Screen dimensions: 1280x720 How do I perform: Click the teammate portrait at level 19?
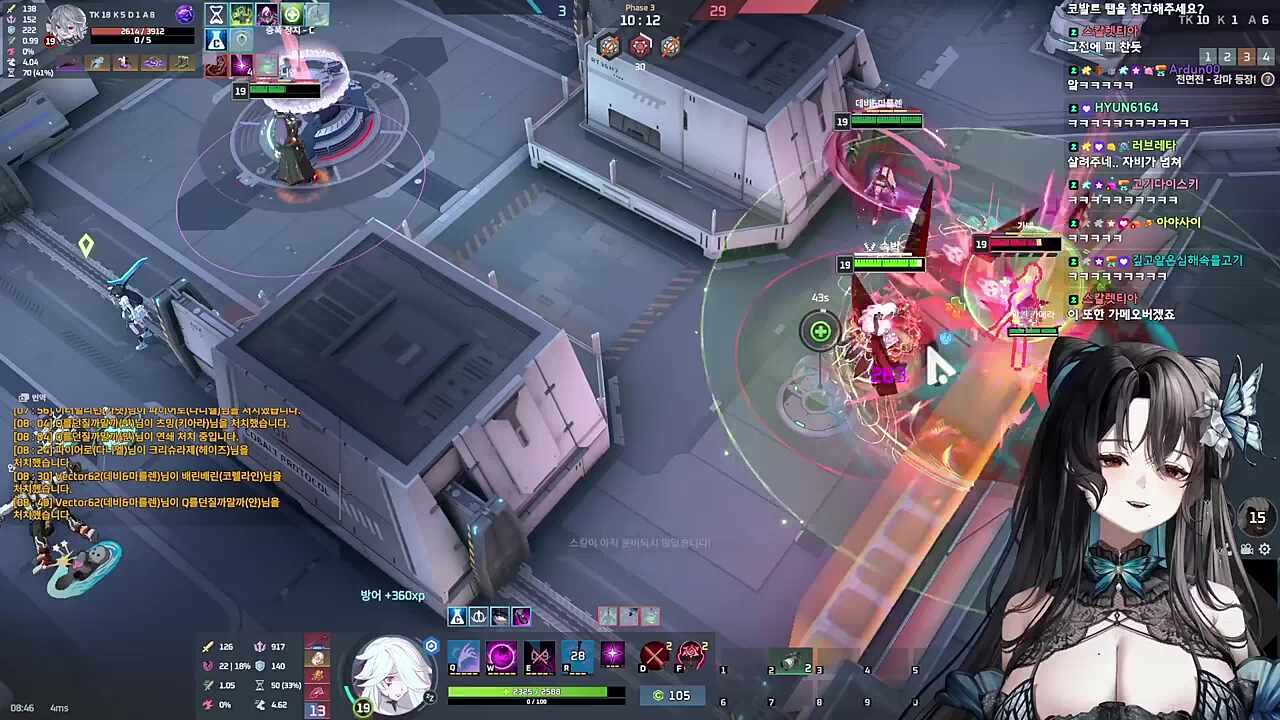point(66,25)
